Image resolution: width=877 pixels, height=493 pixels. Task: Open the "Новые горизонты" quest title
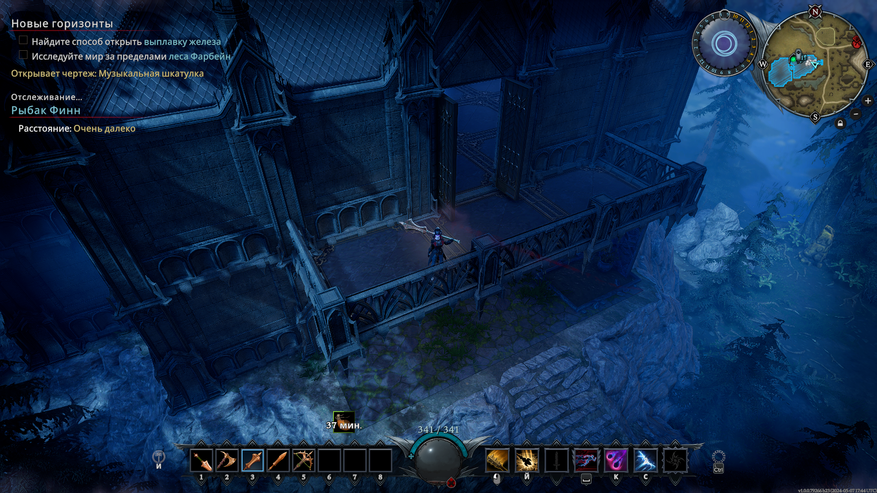coord(62,23)
